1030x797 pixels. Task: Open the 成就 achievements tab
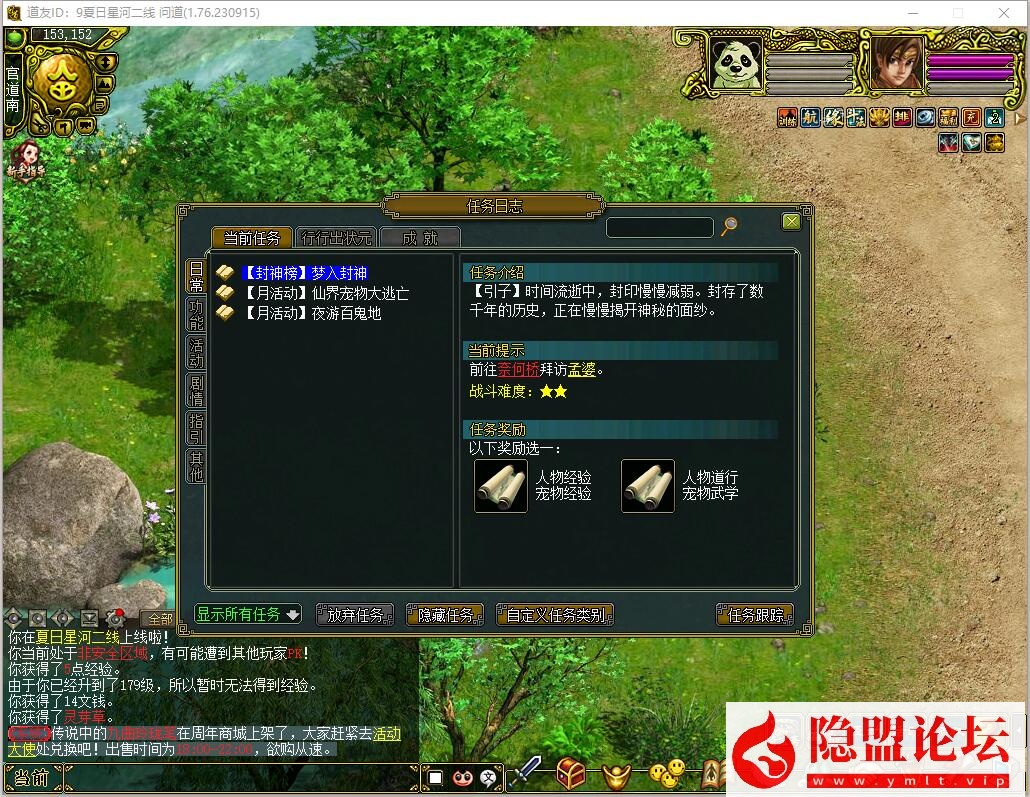(421, 238)
